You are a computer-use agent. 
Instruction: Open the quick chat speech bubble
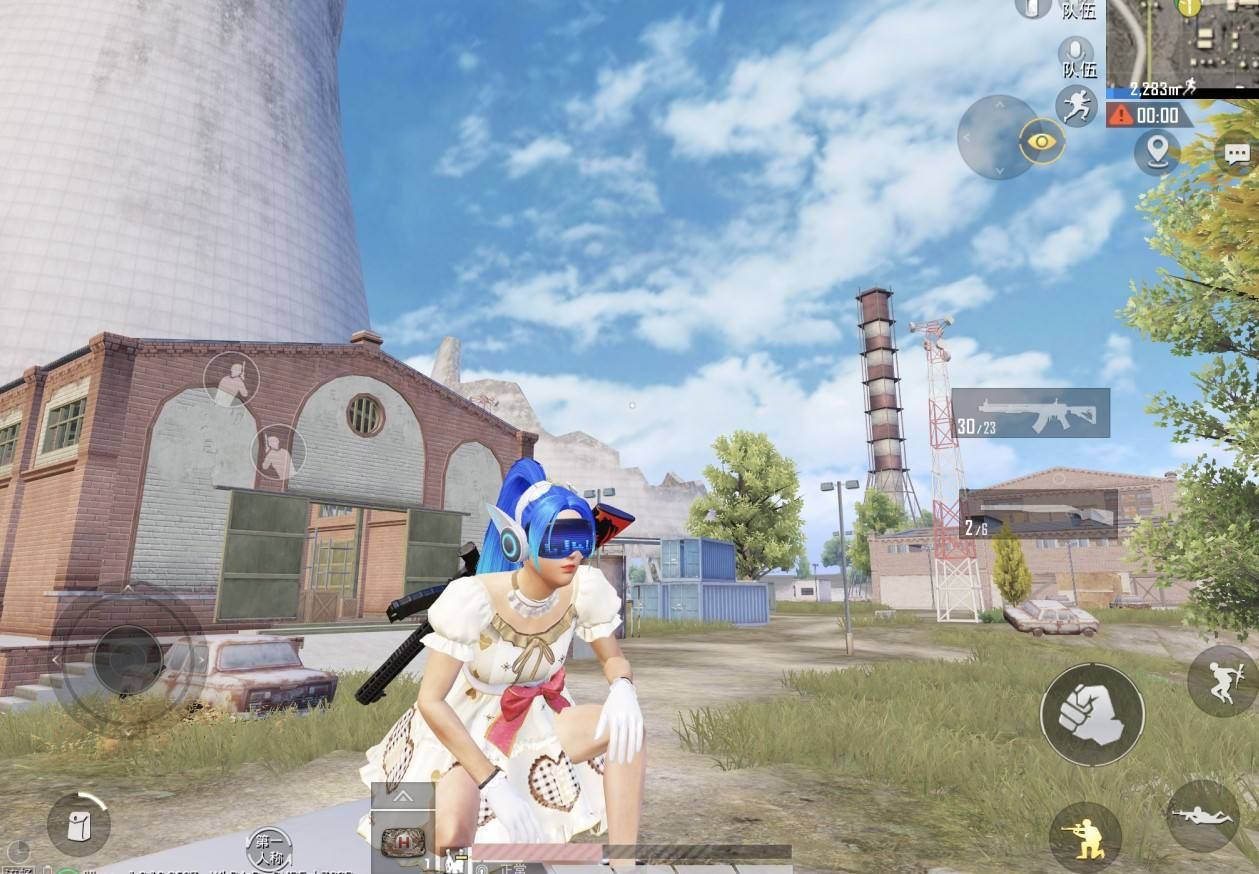(1237, 153)
